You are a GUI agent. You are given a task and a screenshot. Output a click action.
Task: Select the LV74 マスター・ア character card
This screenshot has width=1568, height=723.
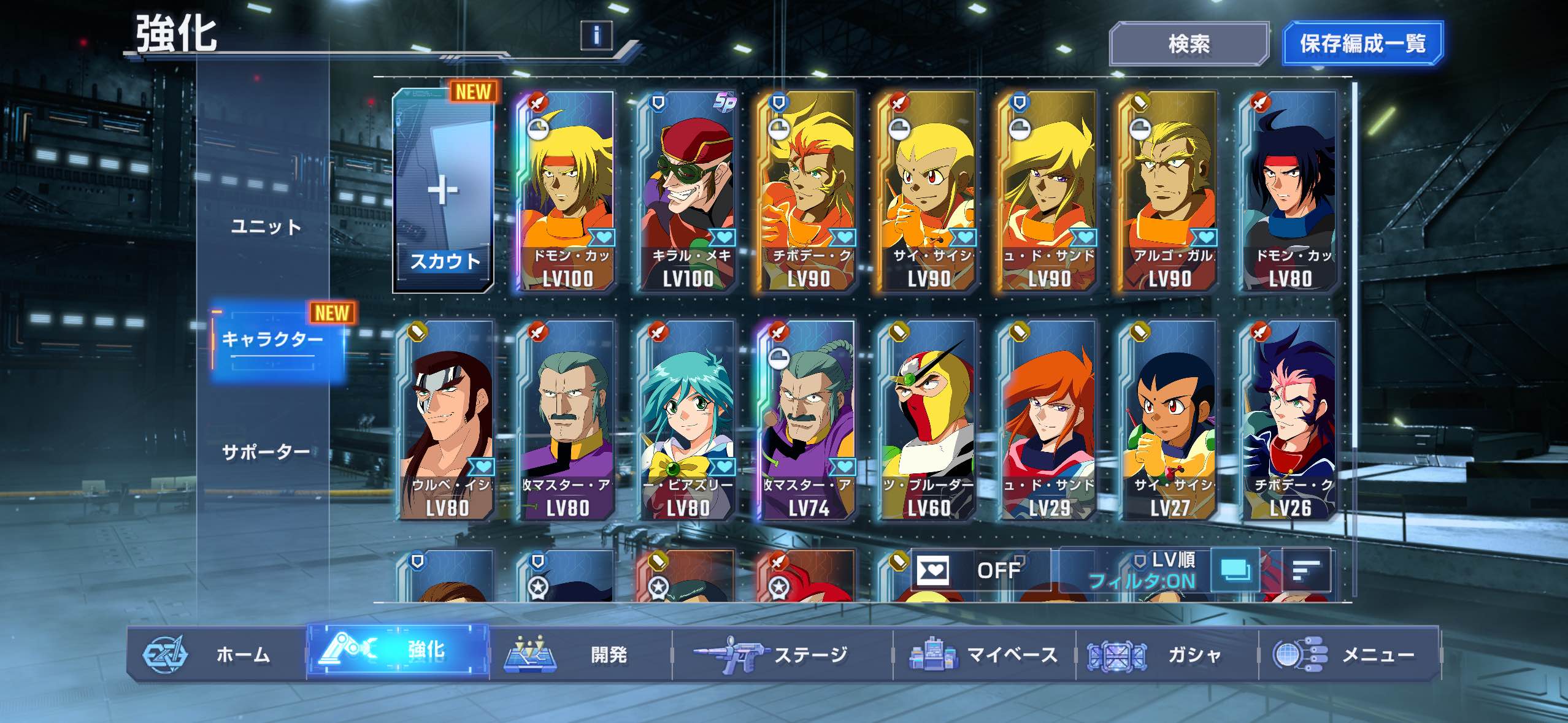click(808, 421)
